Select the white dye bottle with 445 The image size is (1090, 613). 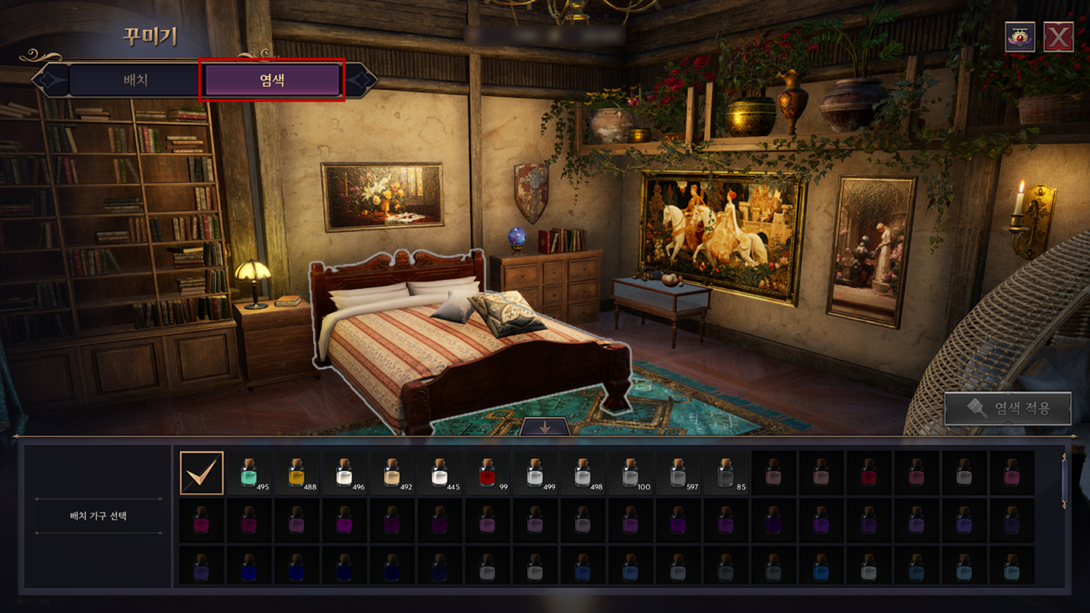pos(439,473)
